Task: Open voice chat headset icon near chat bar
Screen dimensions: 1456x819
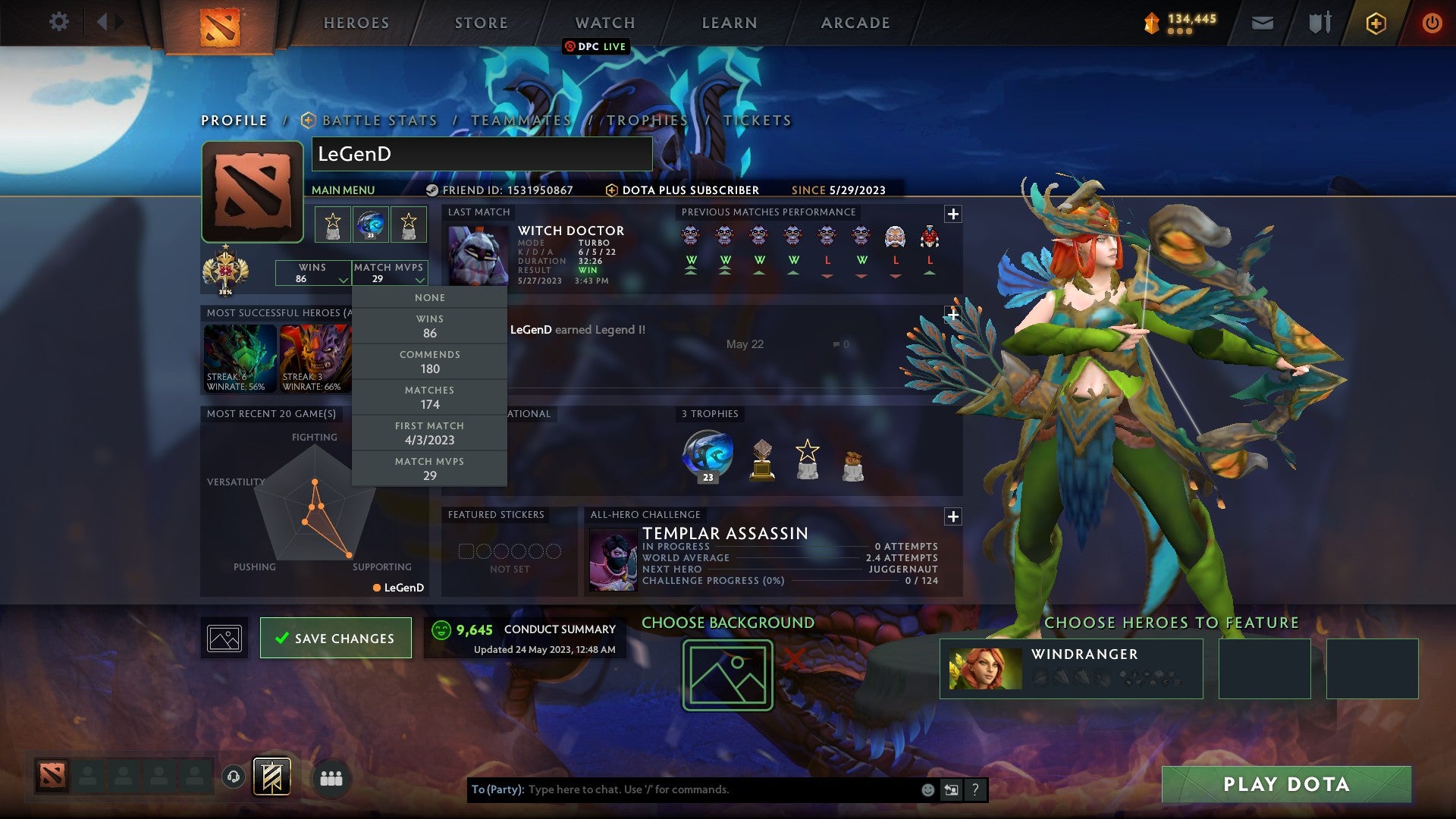Action: (x=234, y=777)
